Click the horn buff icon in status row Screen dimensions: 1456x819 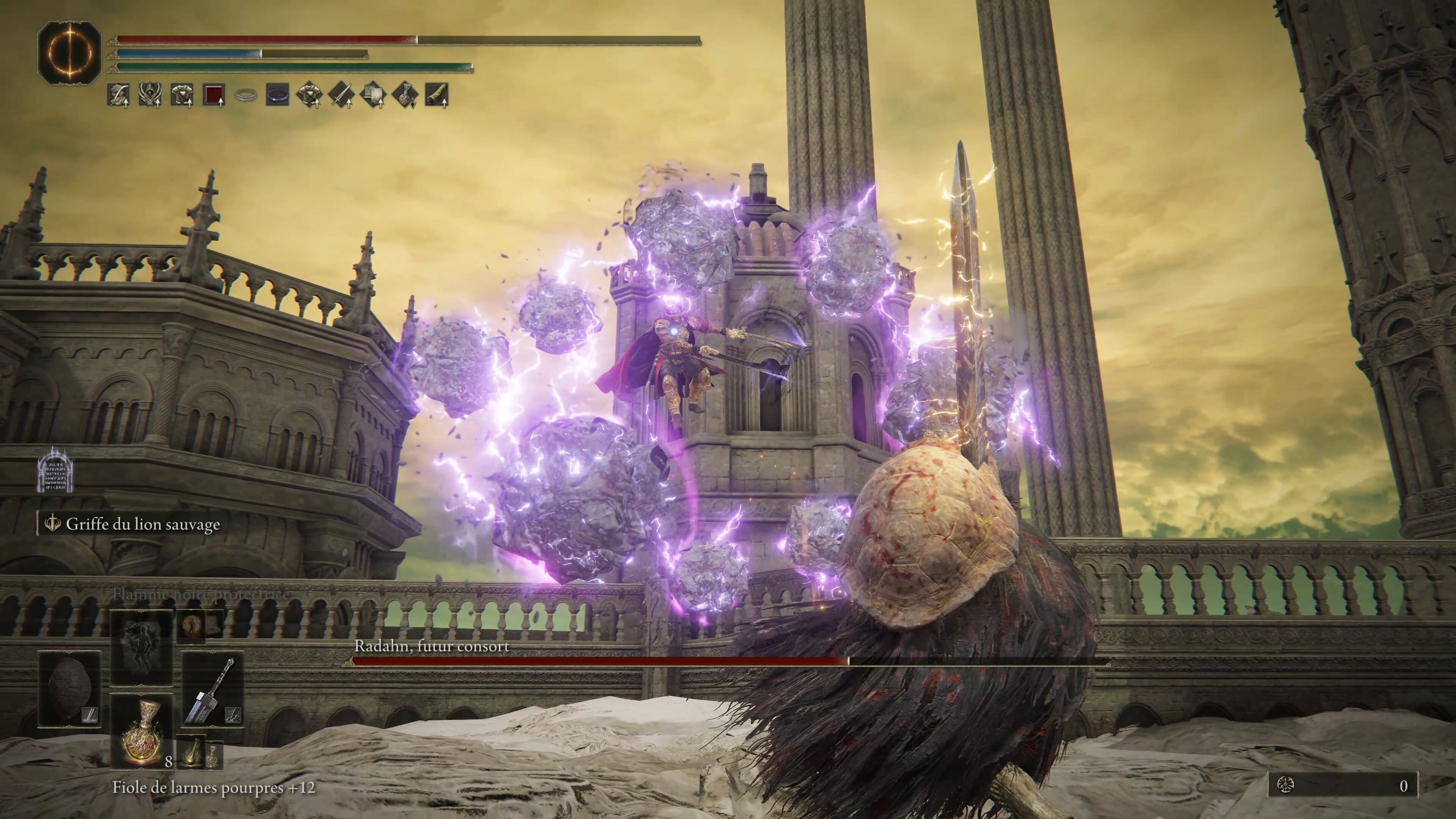pyautogui.click(x=437, y=95)
